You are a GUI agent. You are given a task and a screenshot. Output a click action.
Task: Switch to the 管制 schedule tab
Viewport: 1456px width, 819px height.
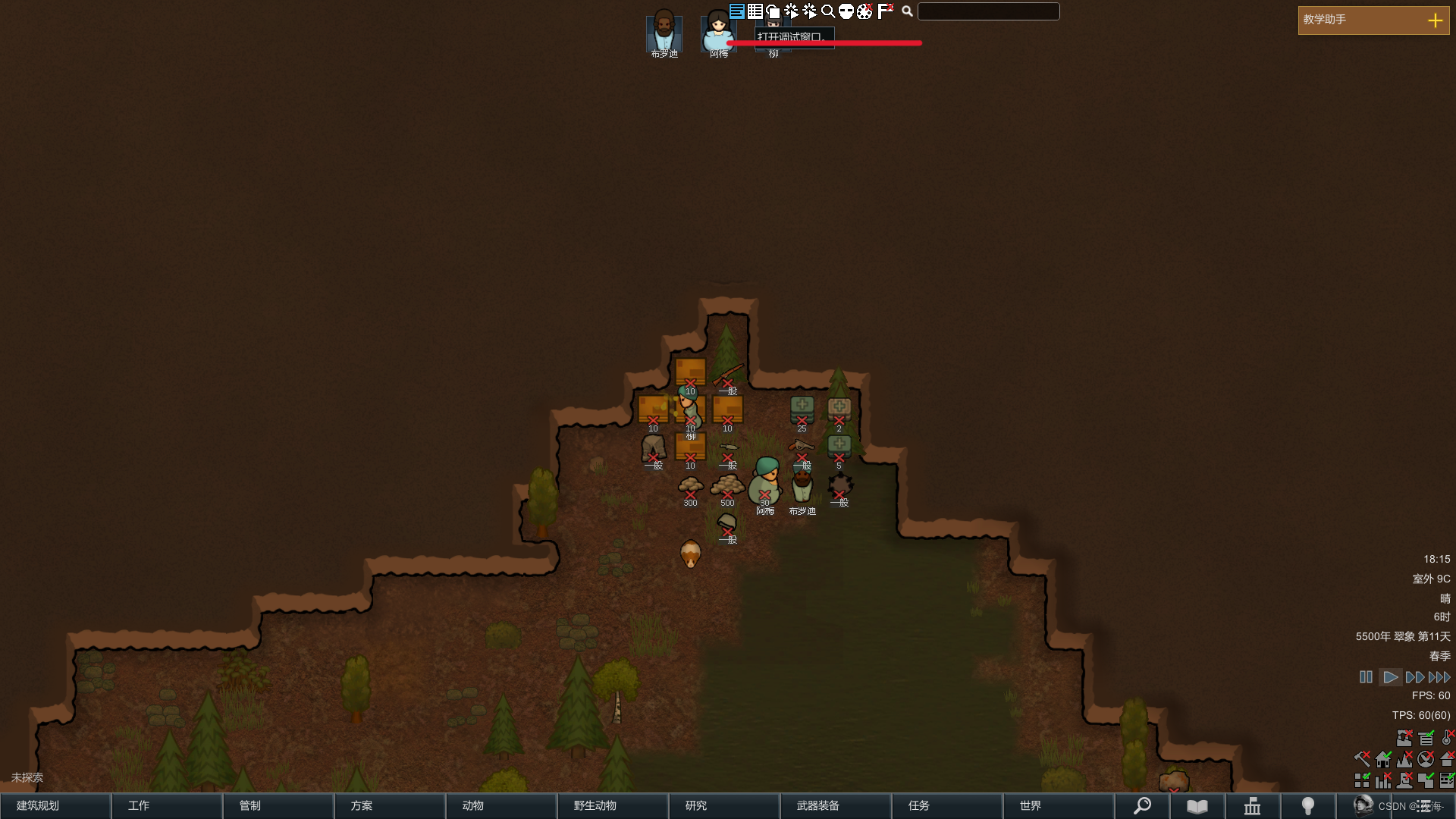[278, 805]
